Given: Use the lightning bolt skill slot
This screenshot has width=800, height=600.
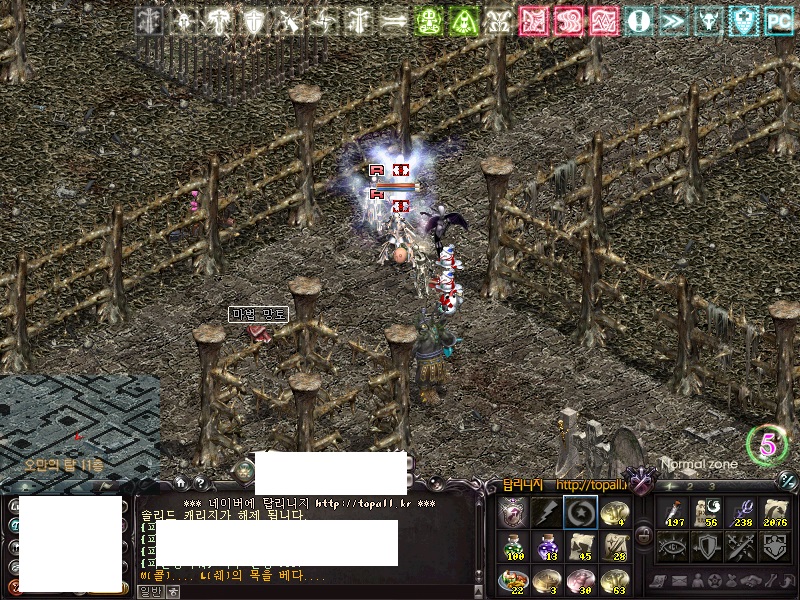Looking at the screenshot, I should (544, 512).
